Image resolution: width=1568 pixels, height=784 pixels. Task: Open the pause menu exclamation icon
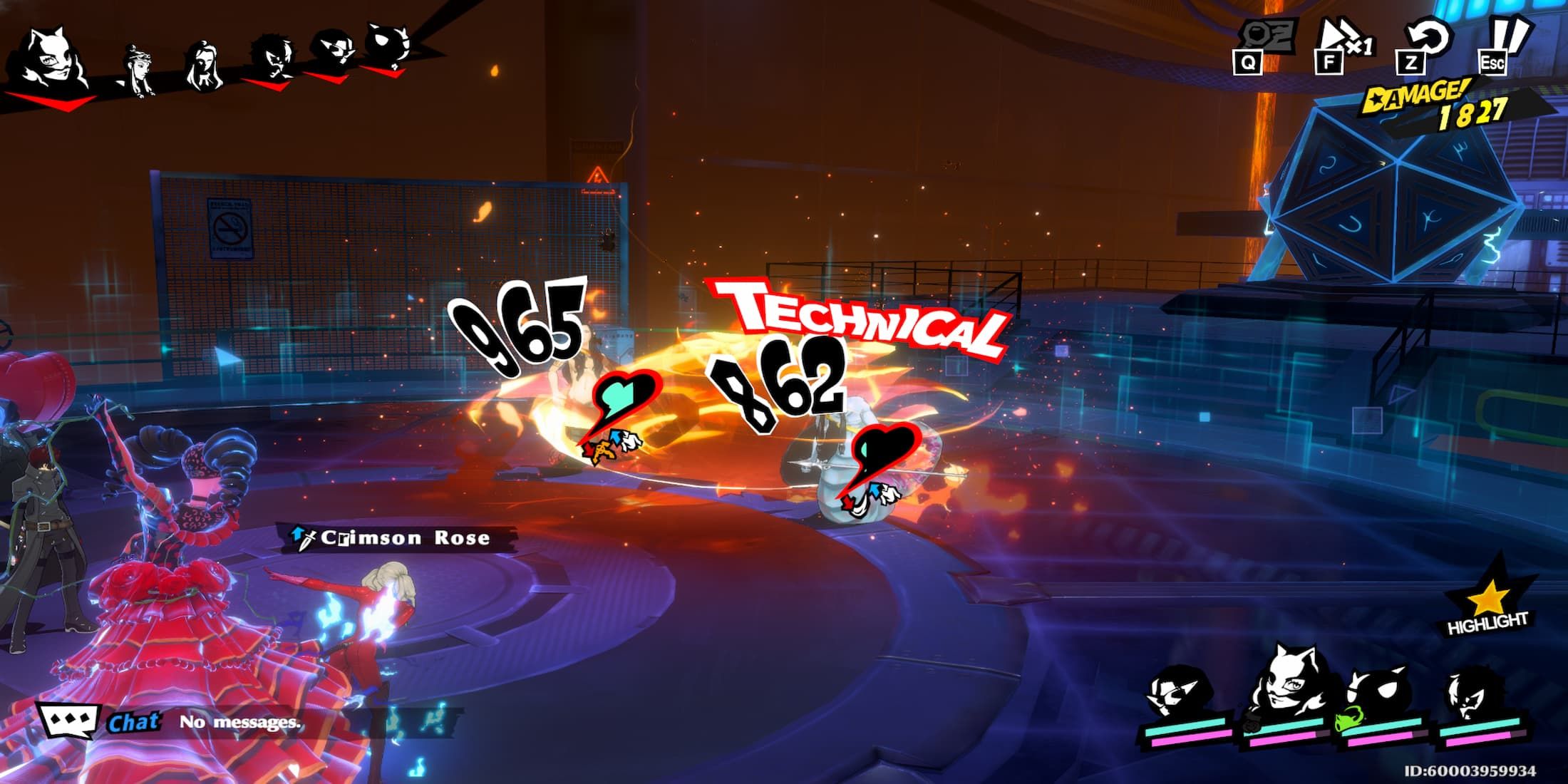tap(1505, 43)
